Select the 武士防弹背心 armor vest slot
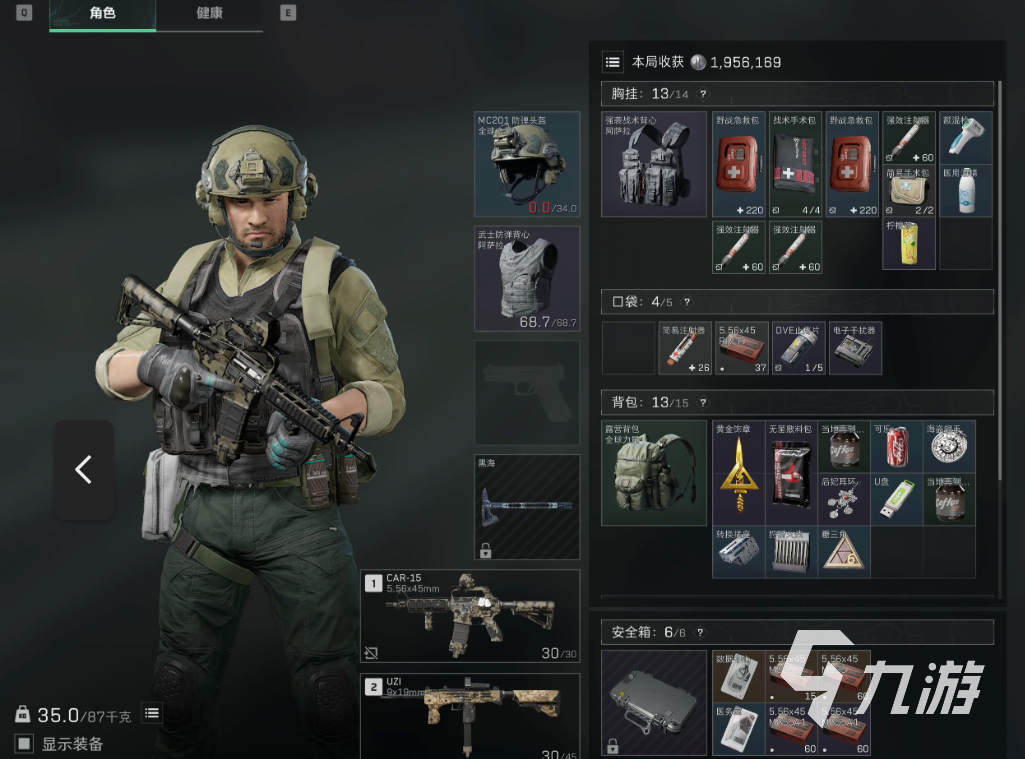The width and height of the screenshot is (1025, 759). 527,277
